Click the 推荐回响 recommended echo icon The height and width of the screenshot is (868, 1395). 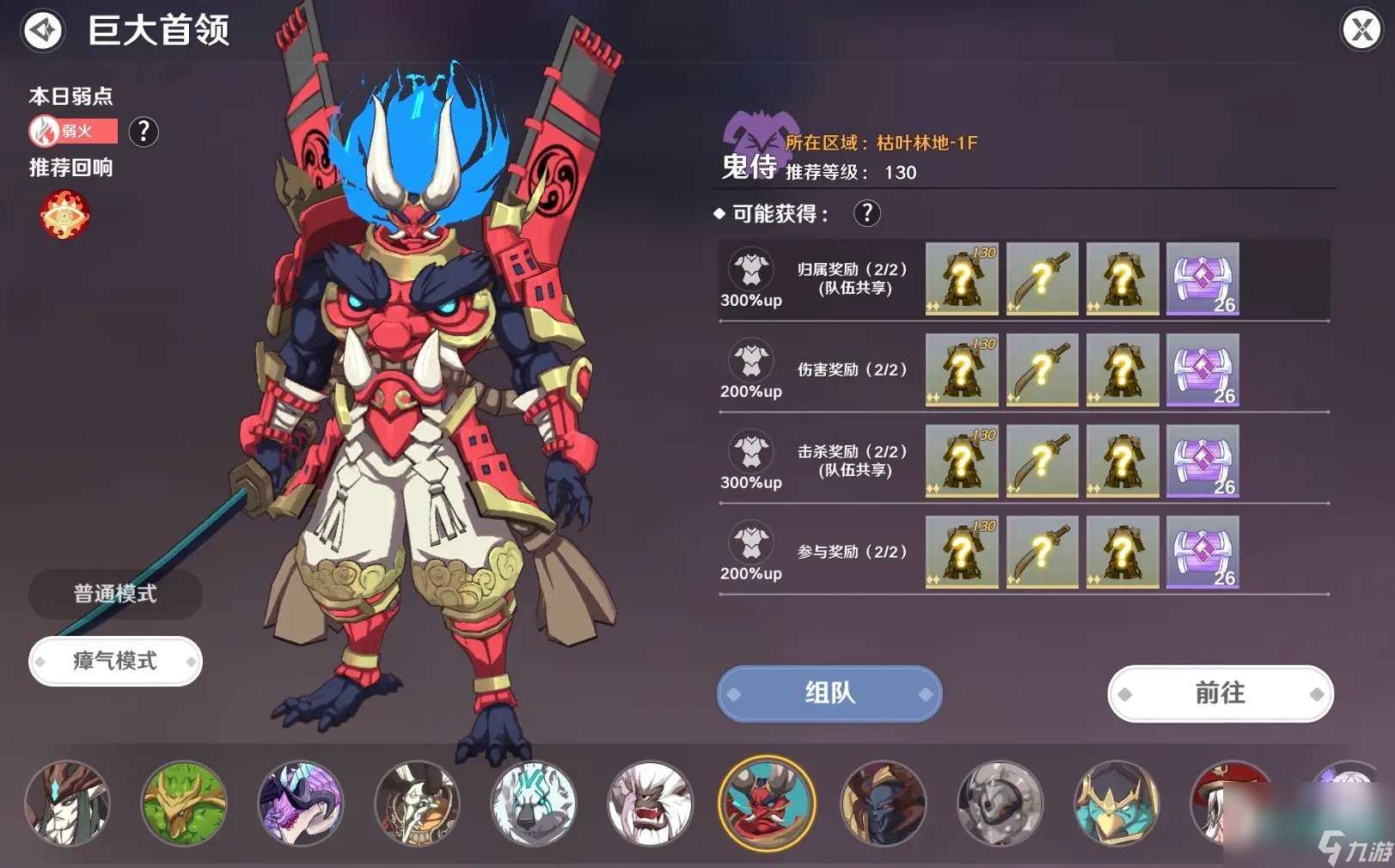tap(63, 215)
